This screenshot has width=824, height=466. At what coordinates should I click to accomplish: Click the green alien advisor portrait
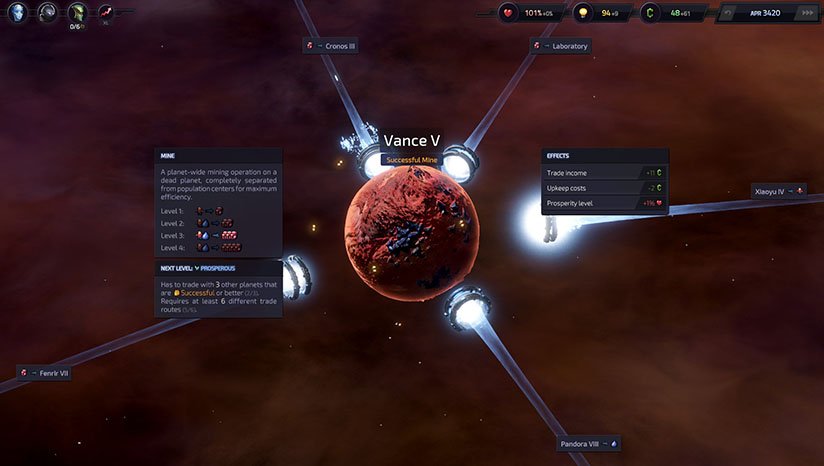[x=77, y=13]
